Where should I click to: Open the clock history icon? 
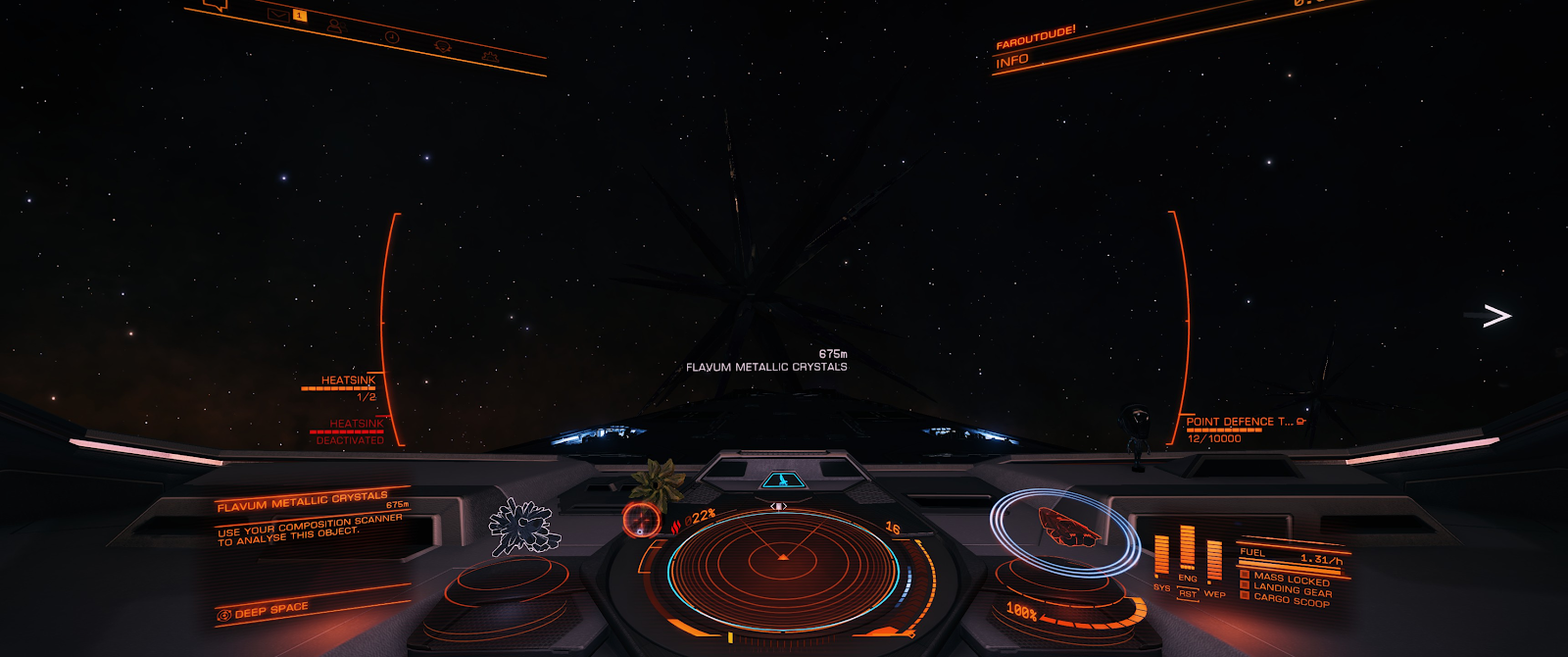[391, 37]
